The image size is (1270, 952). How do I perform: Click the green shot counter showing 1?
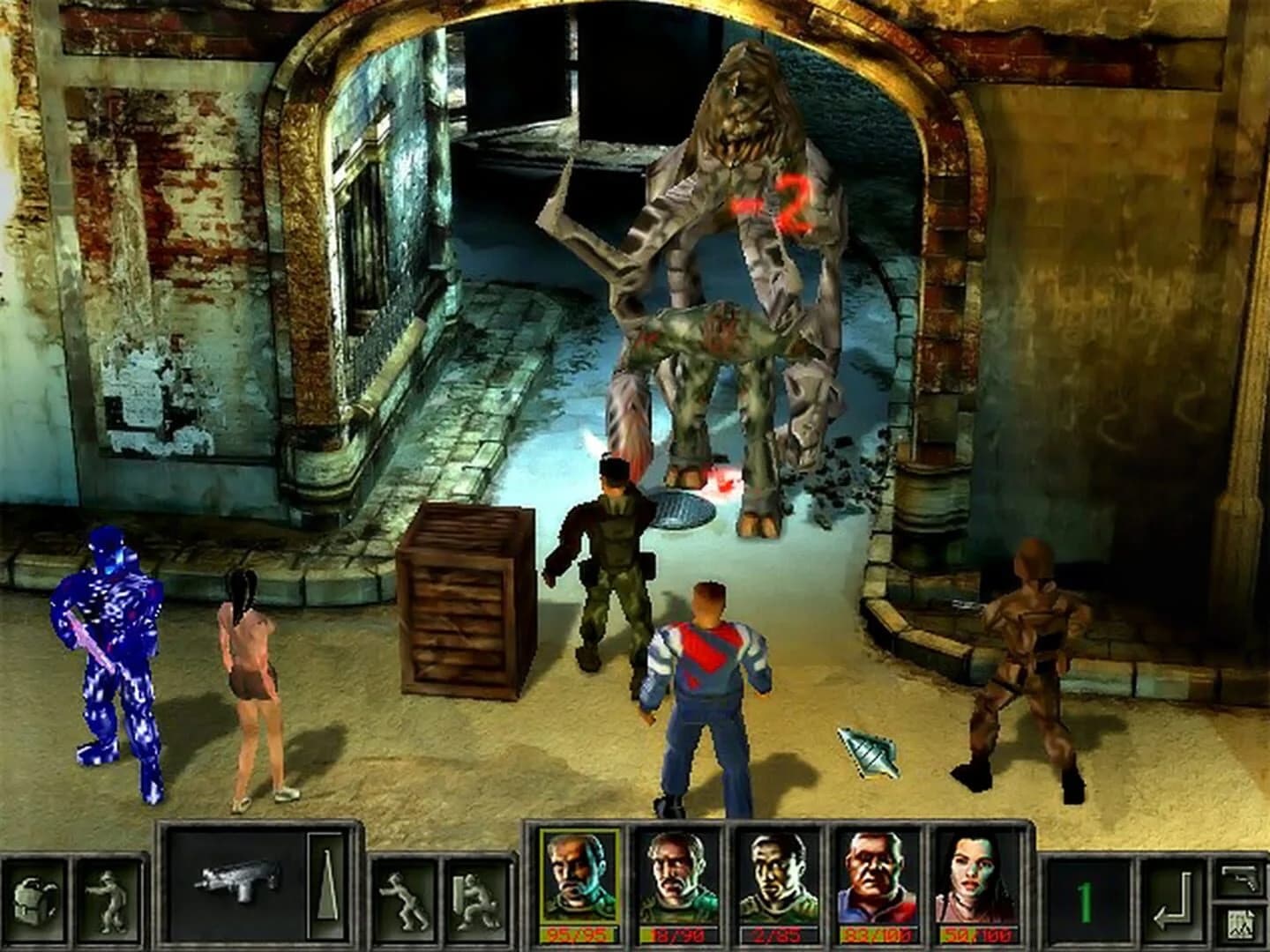(x=1085, y=899)
